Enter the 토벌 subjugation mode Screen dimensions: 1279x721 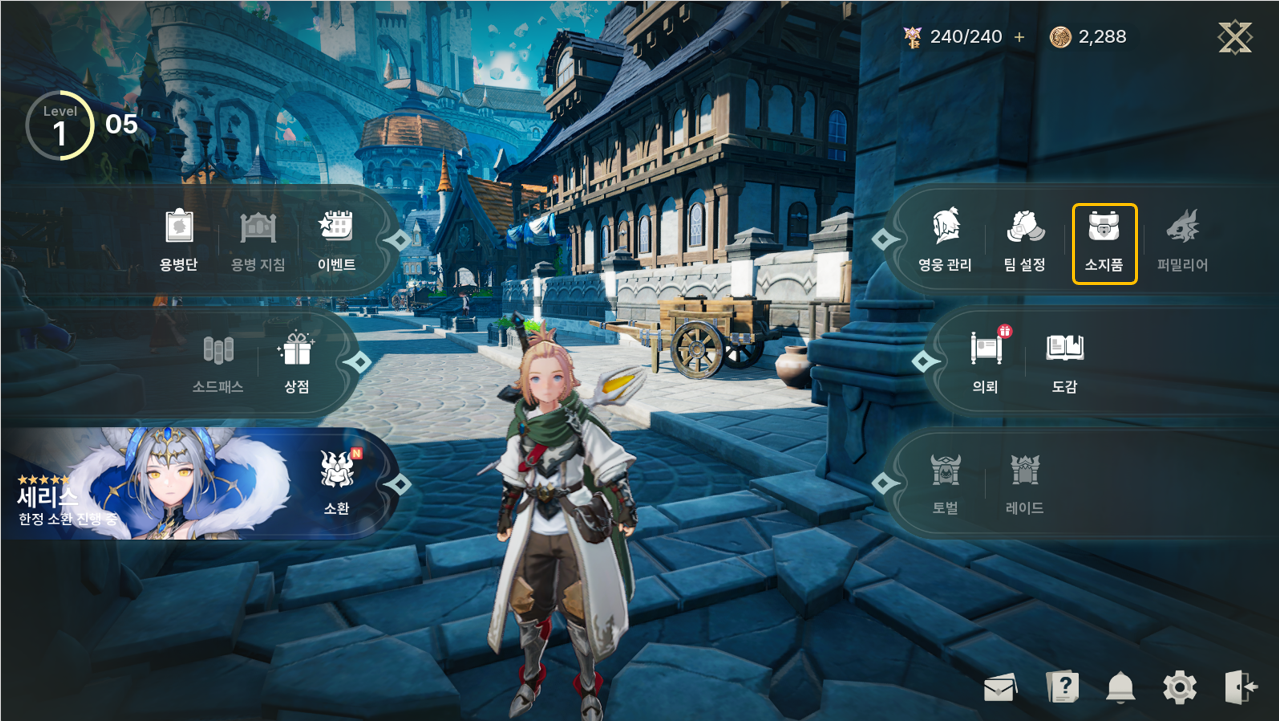945,484
